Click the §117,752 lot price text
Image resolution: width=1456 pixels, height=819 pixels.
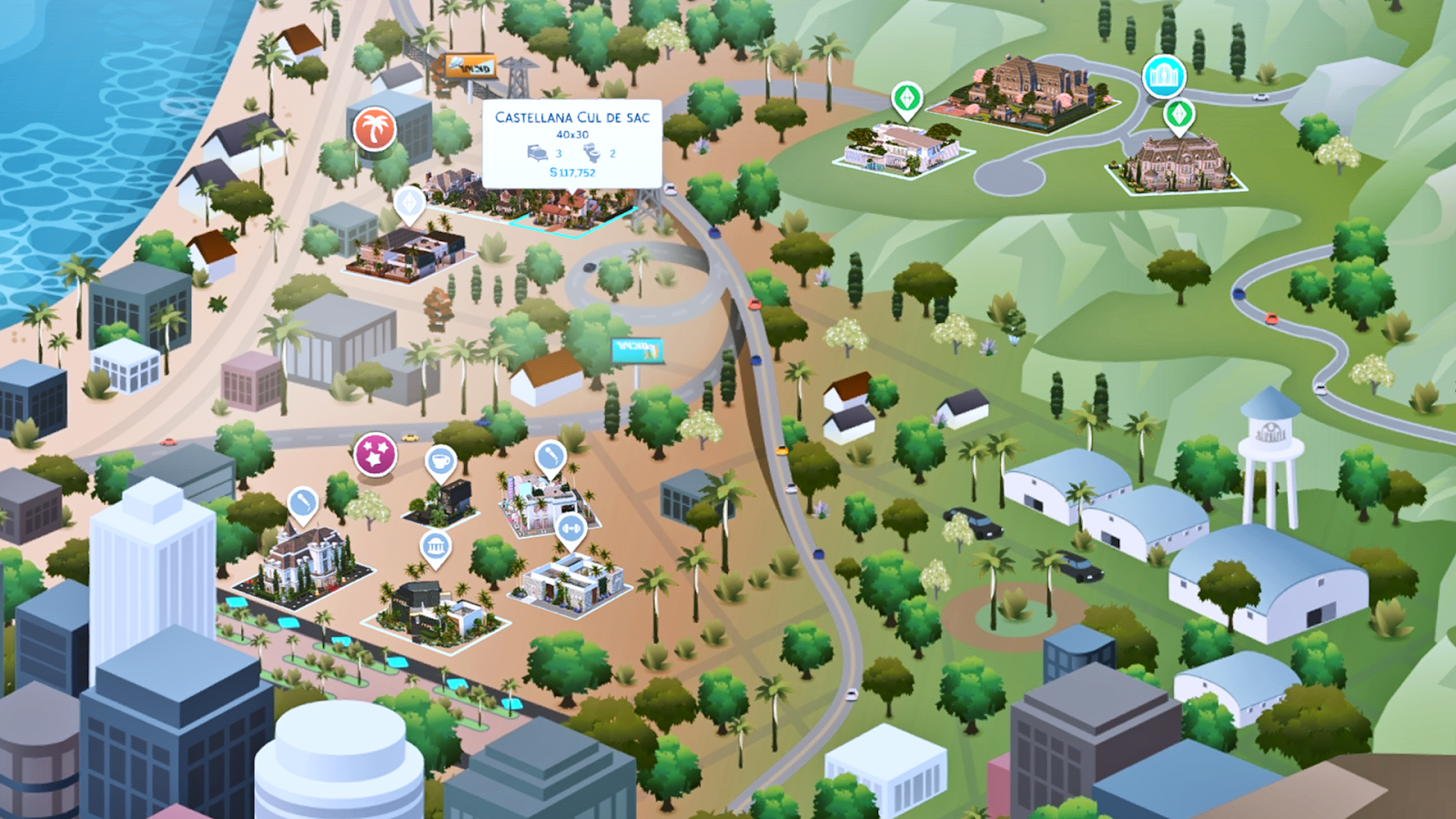coord(571,173)
